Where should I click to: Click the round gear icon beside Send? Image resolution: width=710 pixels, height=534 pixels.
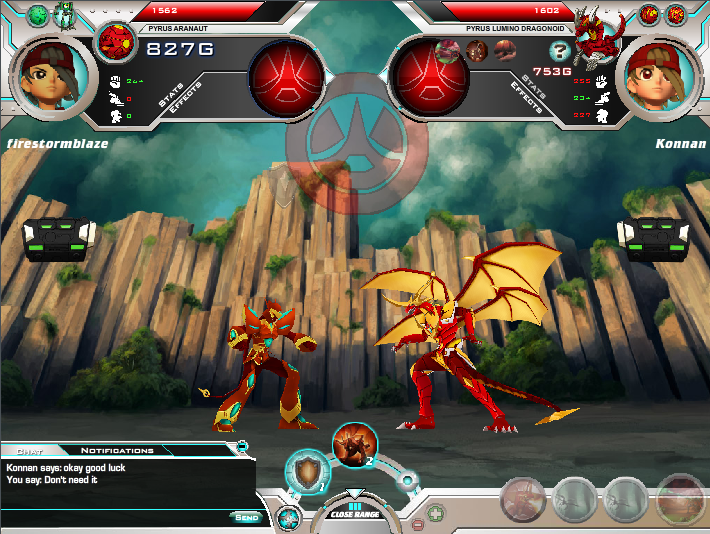coord(288,518)
